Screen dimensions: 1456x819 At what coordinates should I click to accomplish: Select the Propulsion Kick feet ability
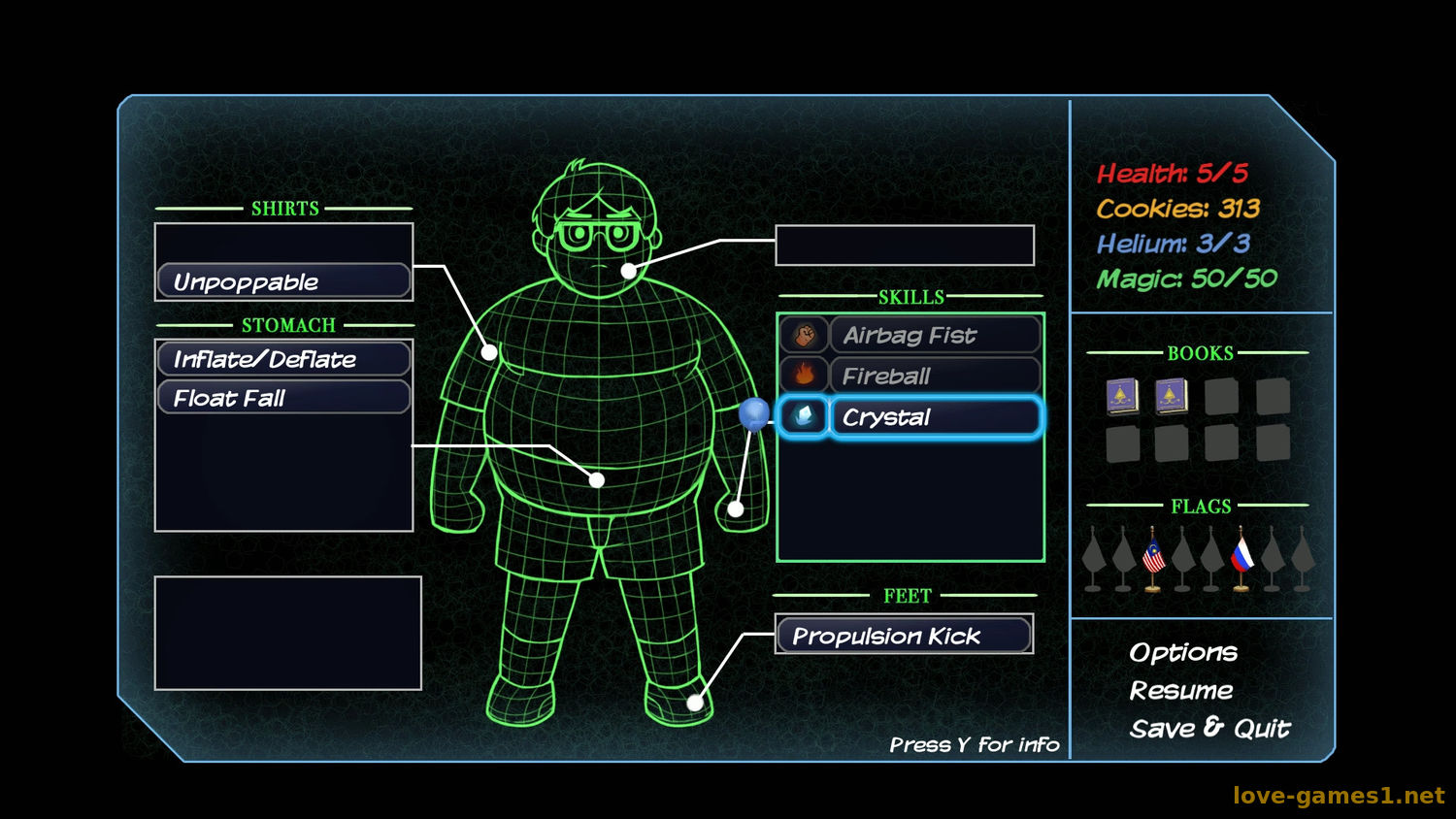pos(903,636)
